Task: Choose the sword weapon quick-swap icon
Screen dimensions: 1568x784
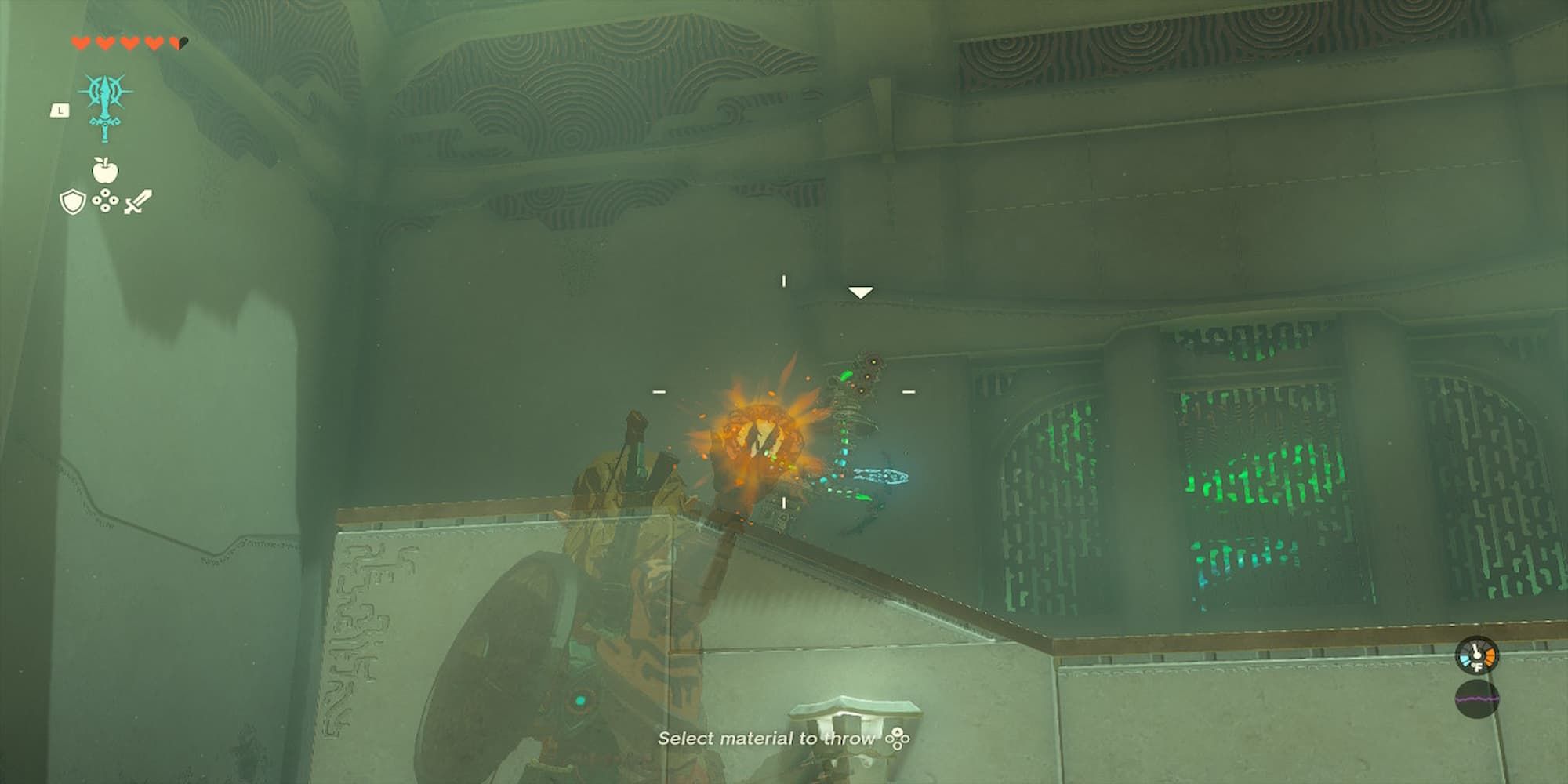Action: [x=137, y=202]
